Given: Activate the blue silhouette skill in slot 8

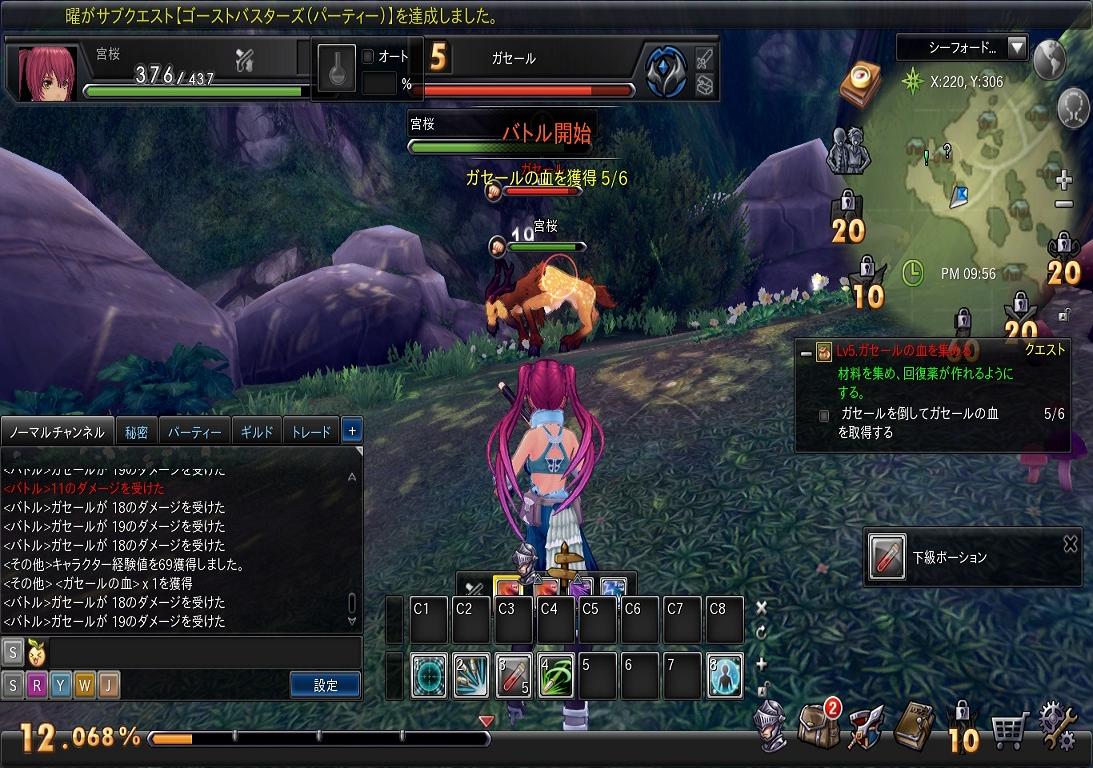Looking at the screenshot, I should 724,676.
